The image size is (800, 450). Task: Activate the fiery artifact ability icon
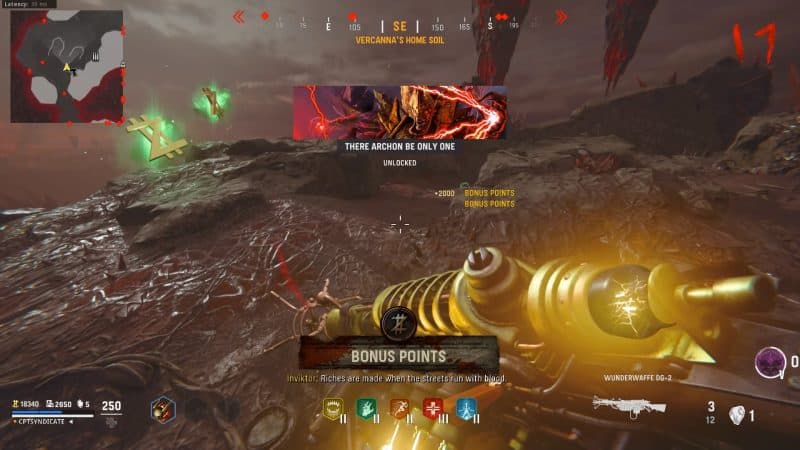point(164,410)
